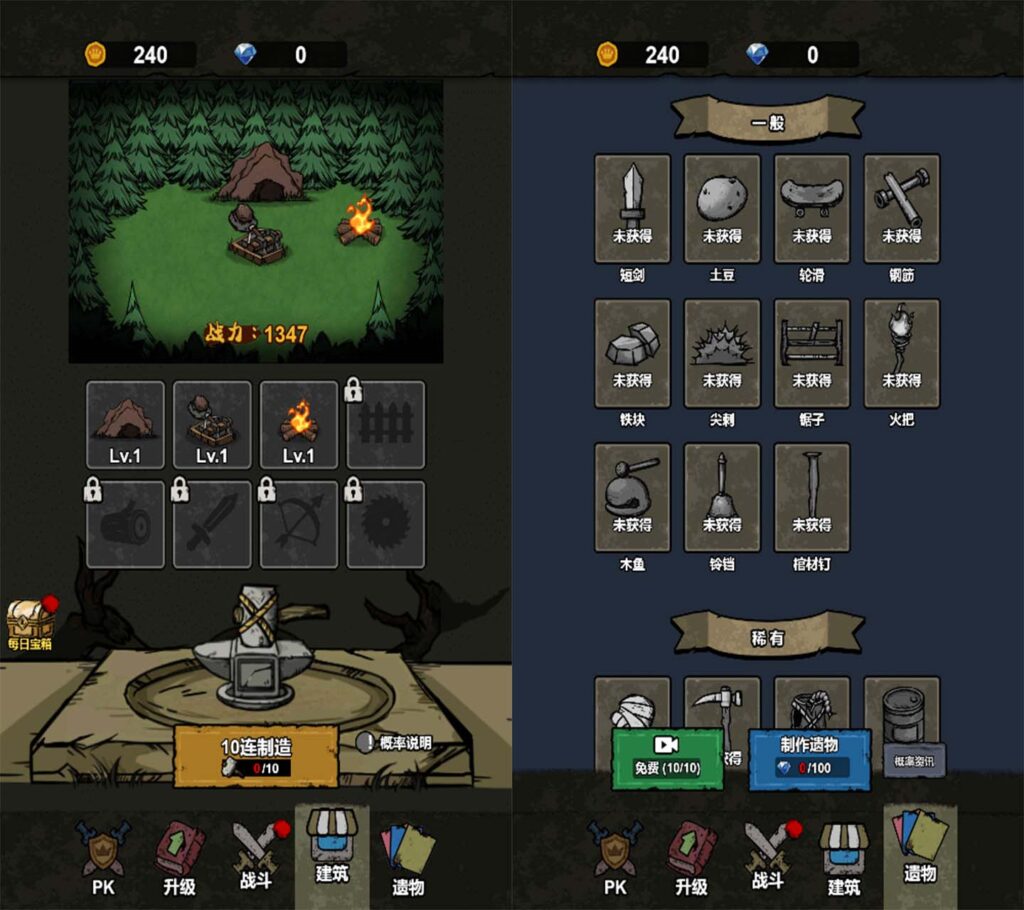Start the 10连制造 crafting button
The image size is (1024, 910).
pyautogui.click(x=255, y=756)
